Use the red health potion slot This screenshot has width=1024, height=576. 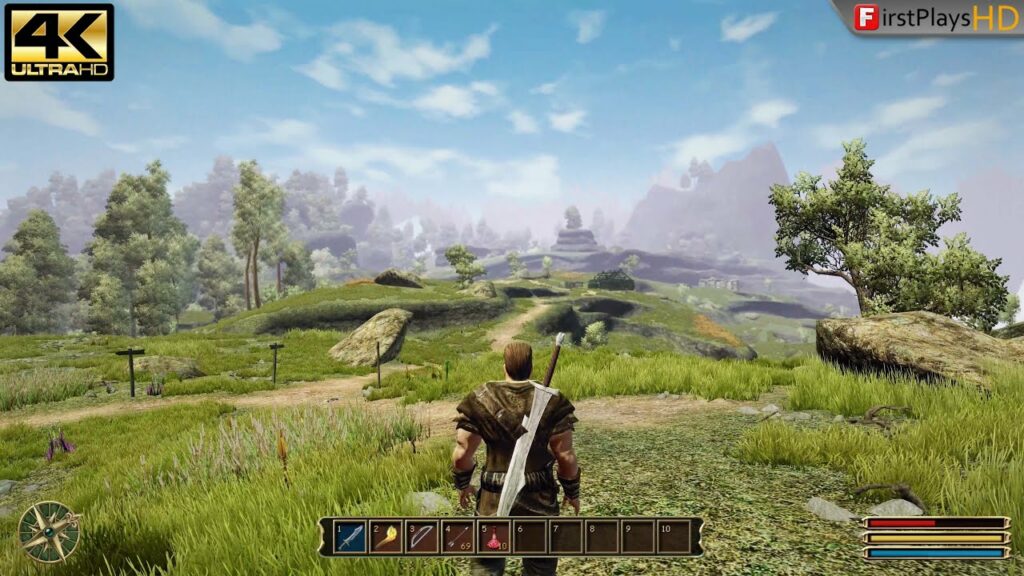494,537
